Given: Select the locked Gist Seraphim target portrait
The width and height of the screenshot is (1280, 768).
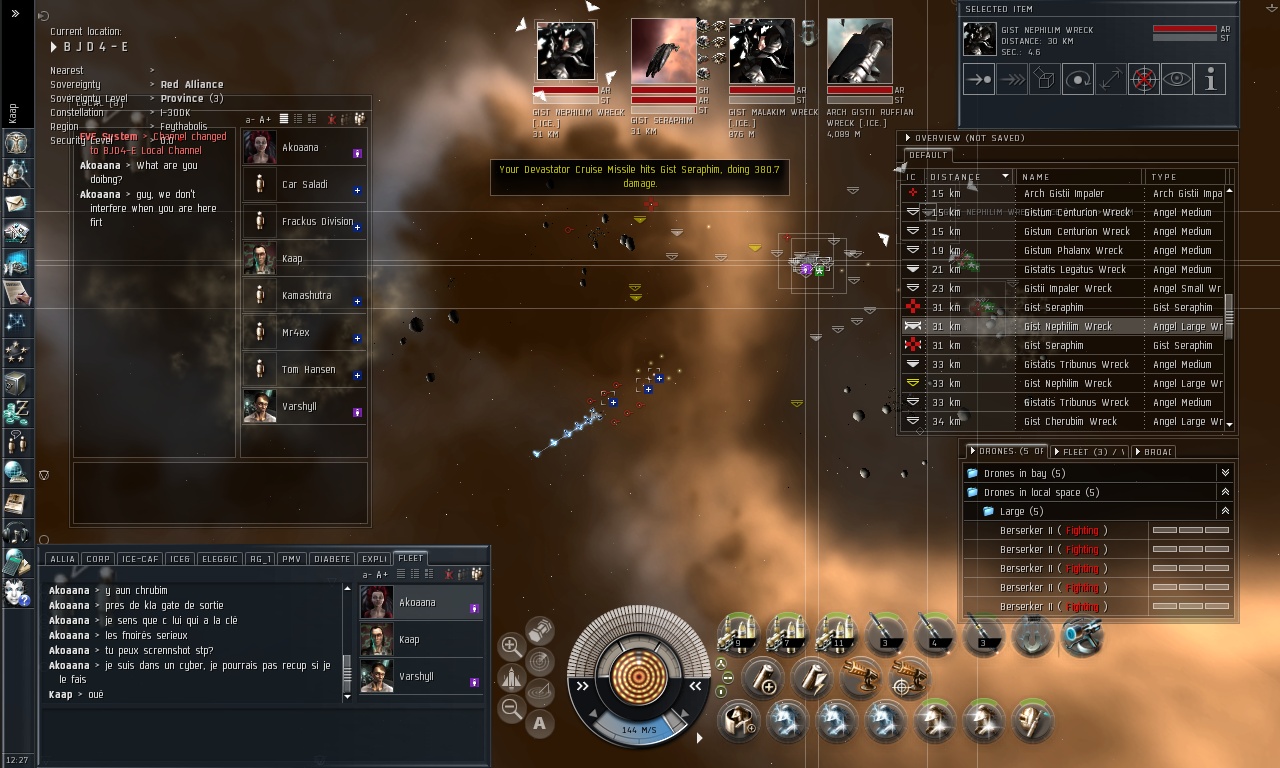Looking at the screenshot, I should 663,51.
